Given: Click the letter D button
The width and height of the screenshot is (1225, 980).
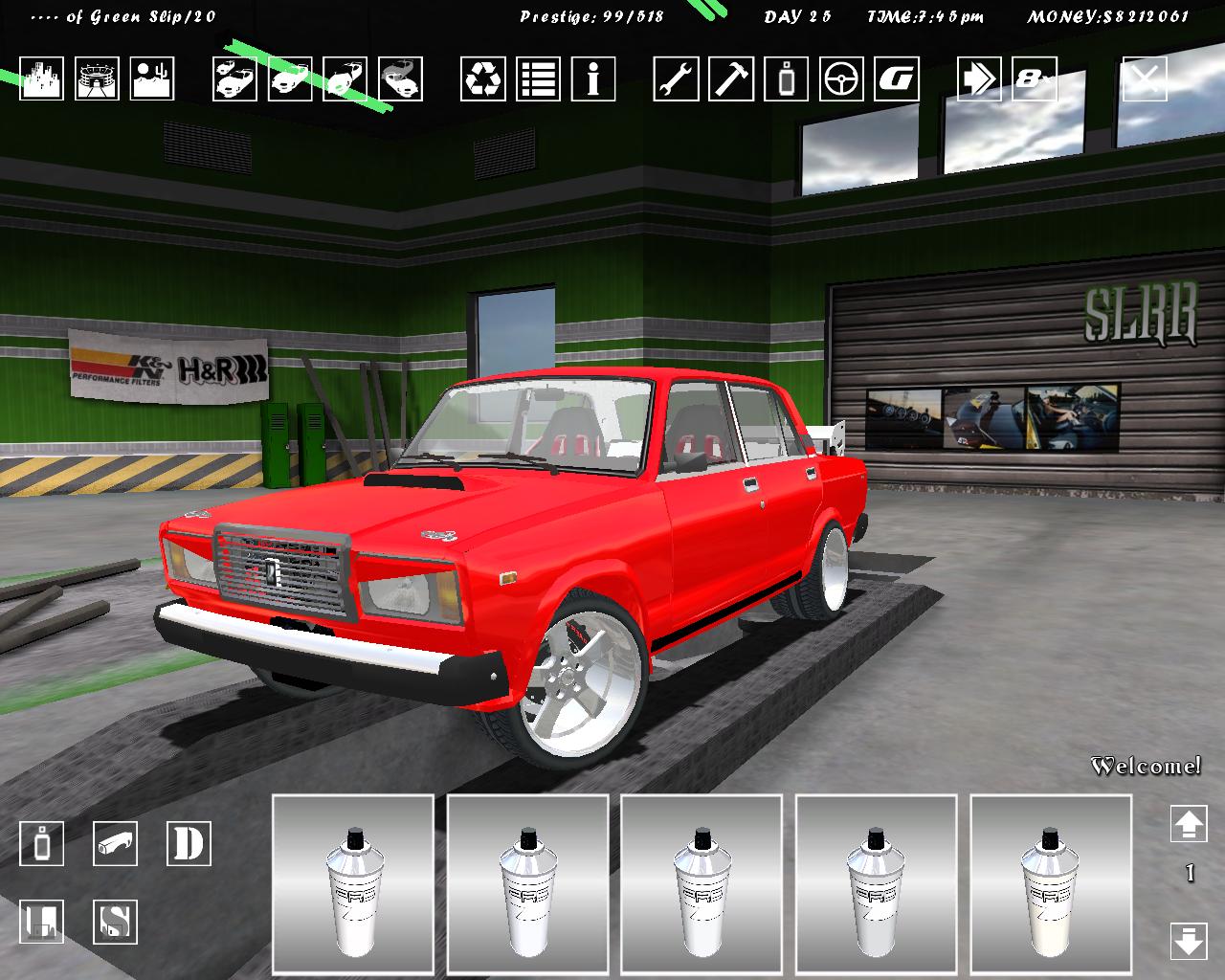Looking at the screenshot, I should click(189, 844).
